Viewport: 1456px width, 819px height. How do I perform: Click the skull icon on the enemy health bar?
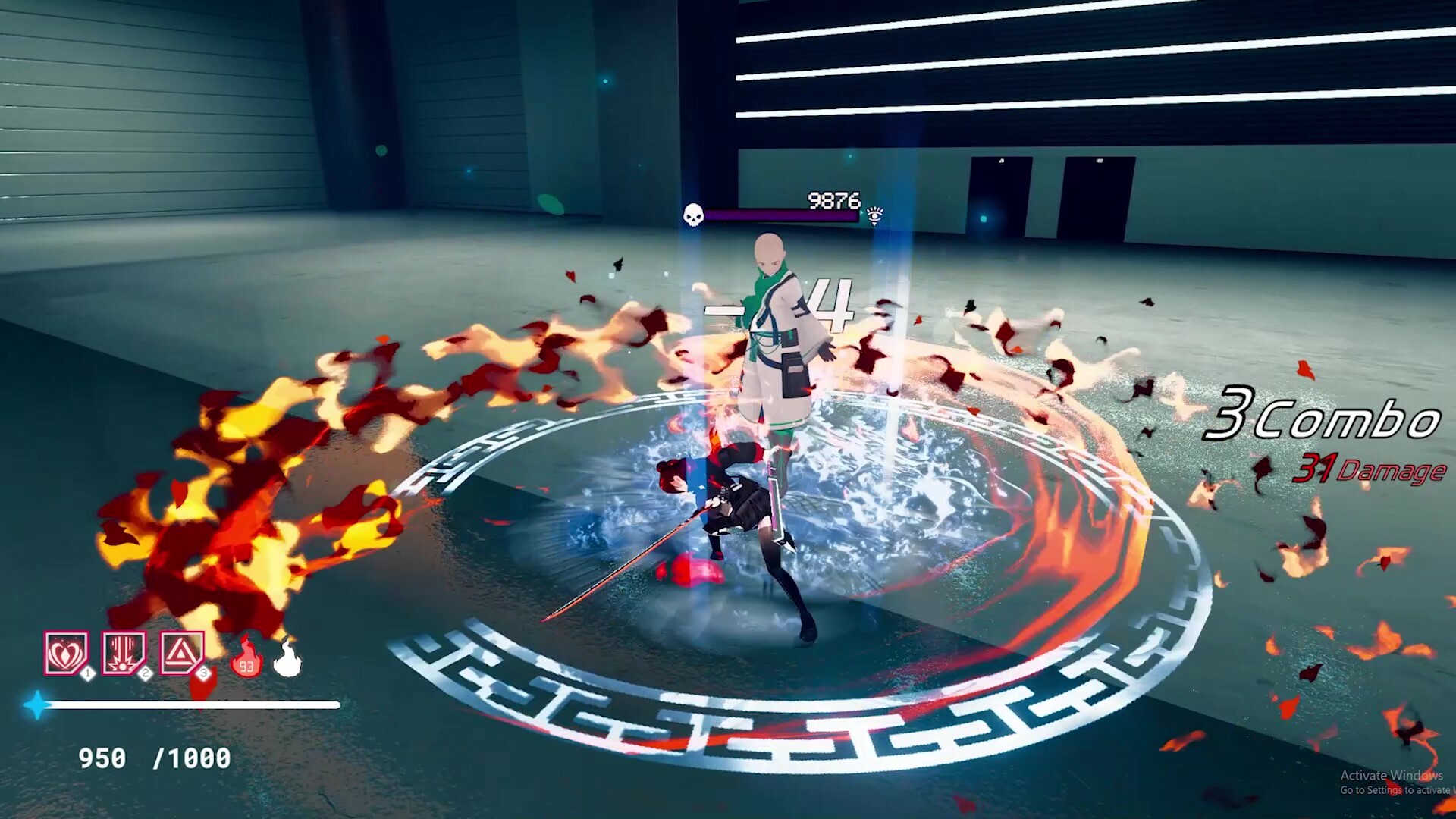pos(694,215)
